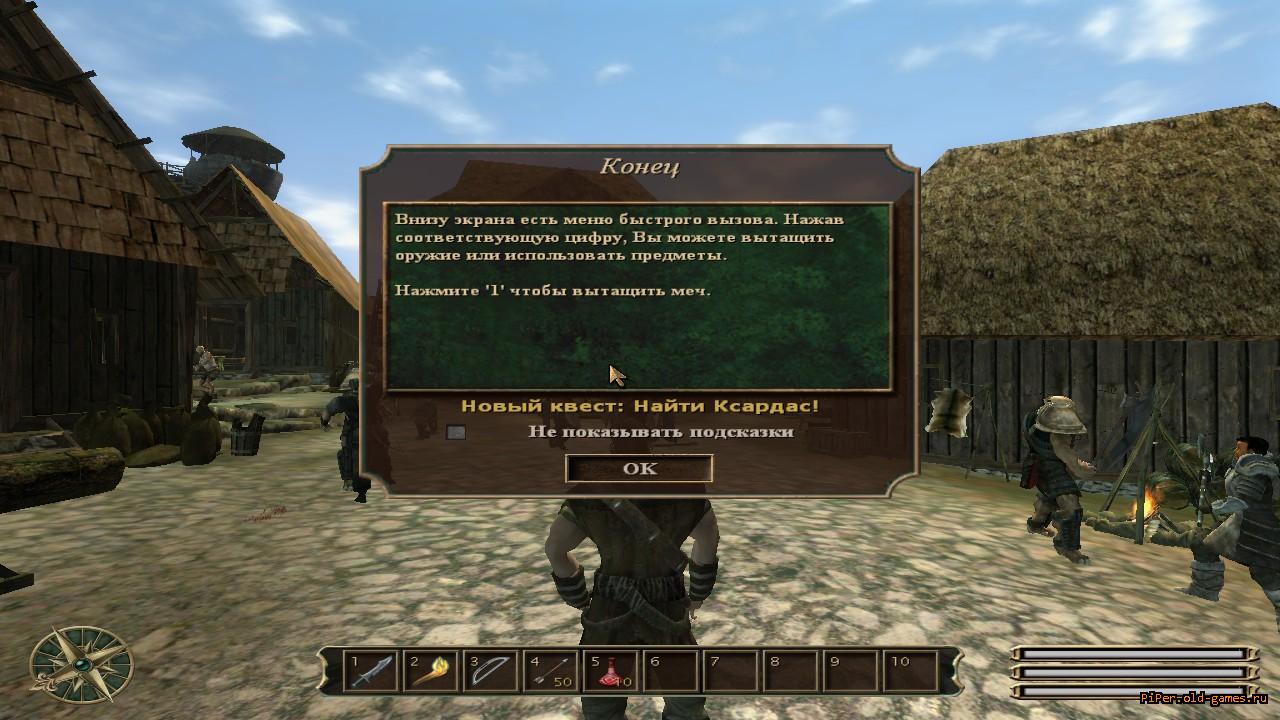The image size is (1280, 720).
Task: Choose the arrows in hotbar slot 4
Action: (x=551, y=671)
